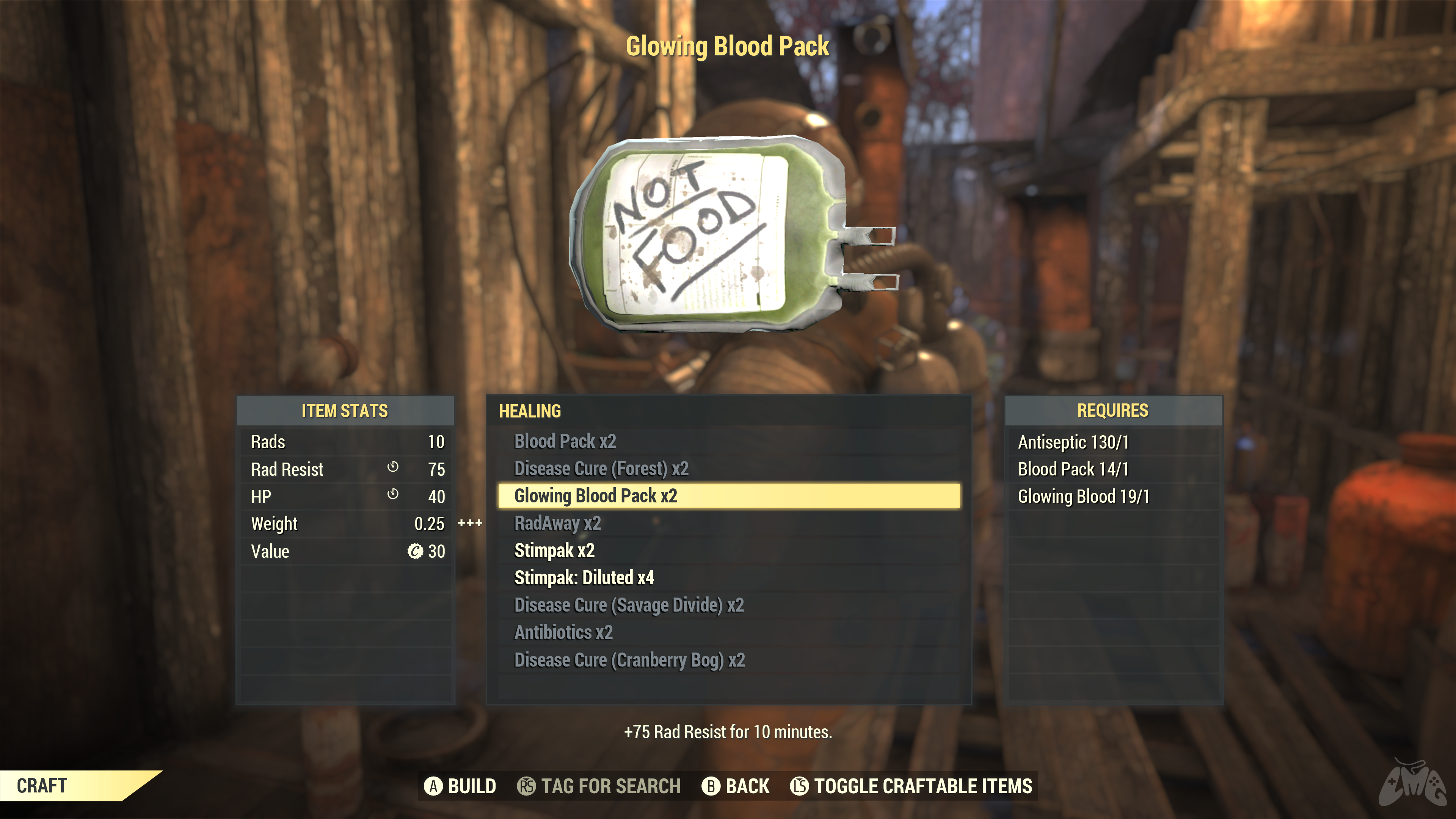Click the Build button
The image size is (1456, 819).
pos(460,786)
